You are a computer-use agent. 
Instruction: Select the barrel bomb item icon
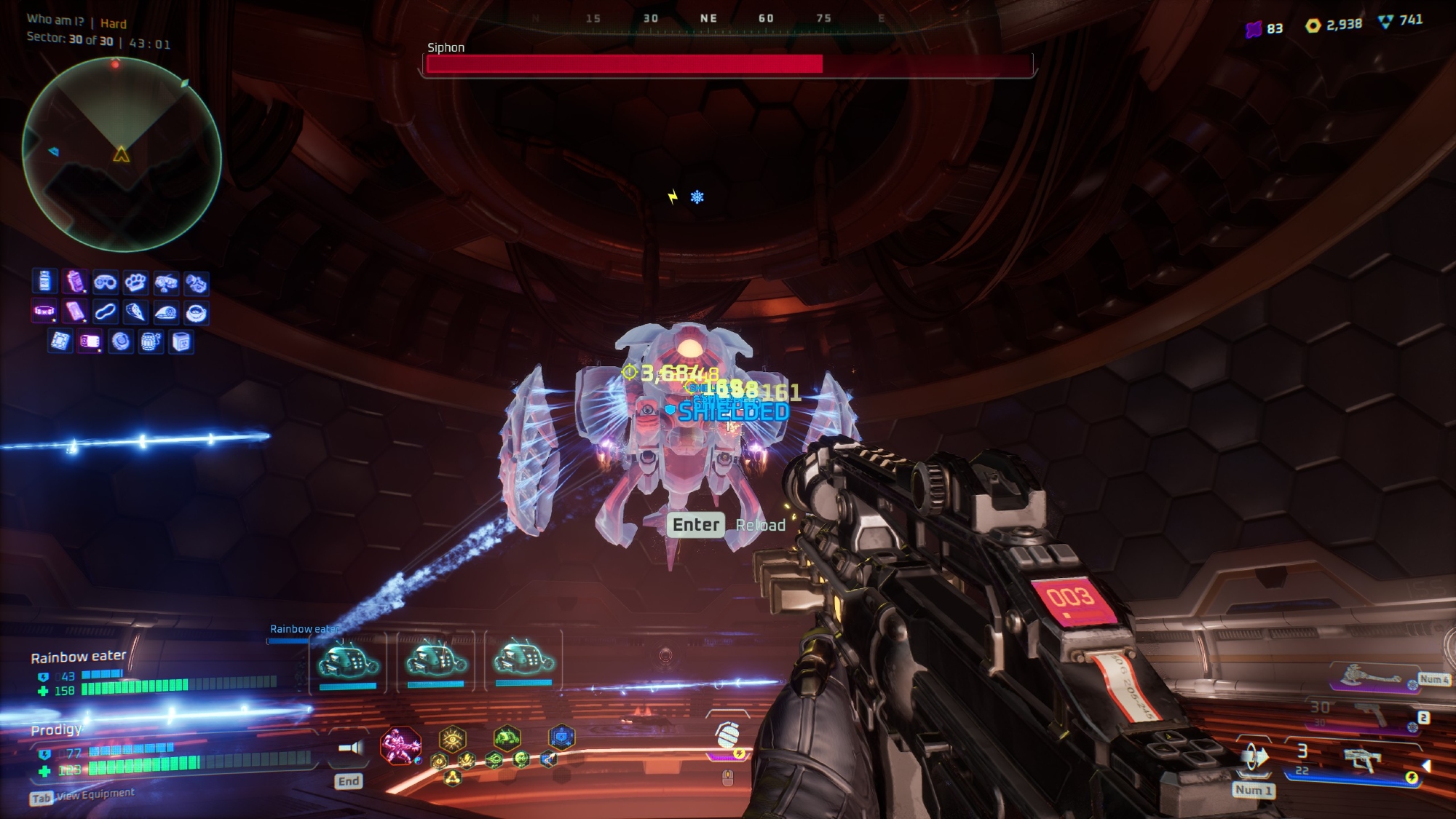pyautogui.click(x=151, y=341)
